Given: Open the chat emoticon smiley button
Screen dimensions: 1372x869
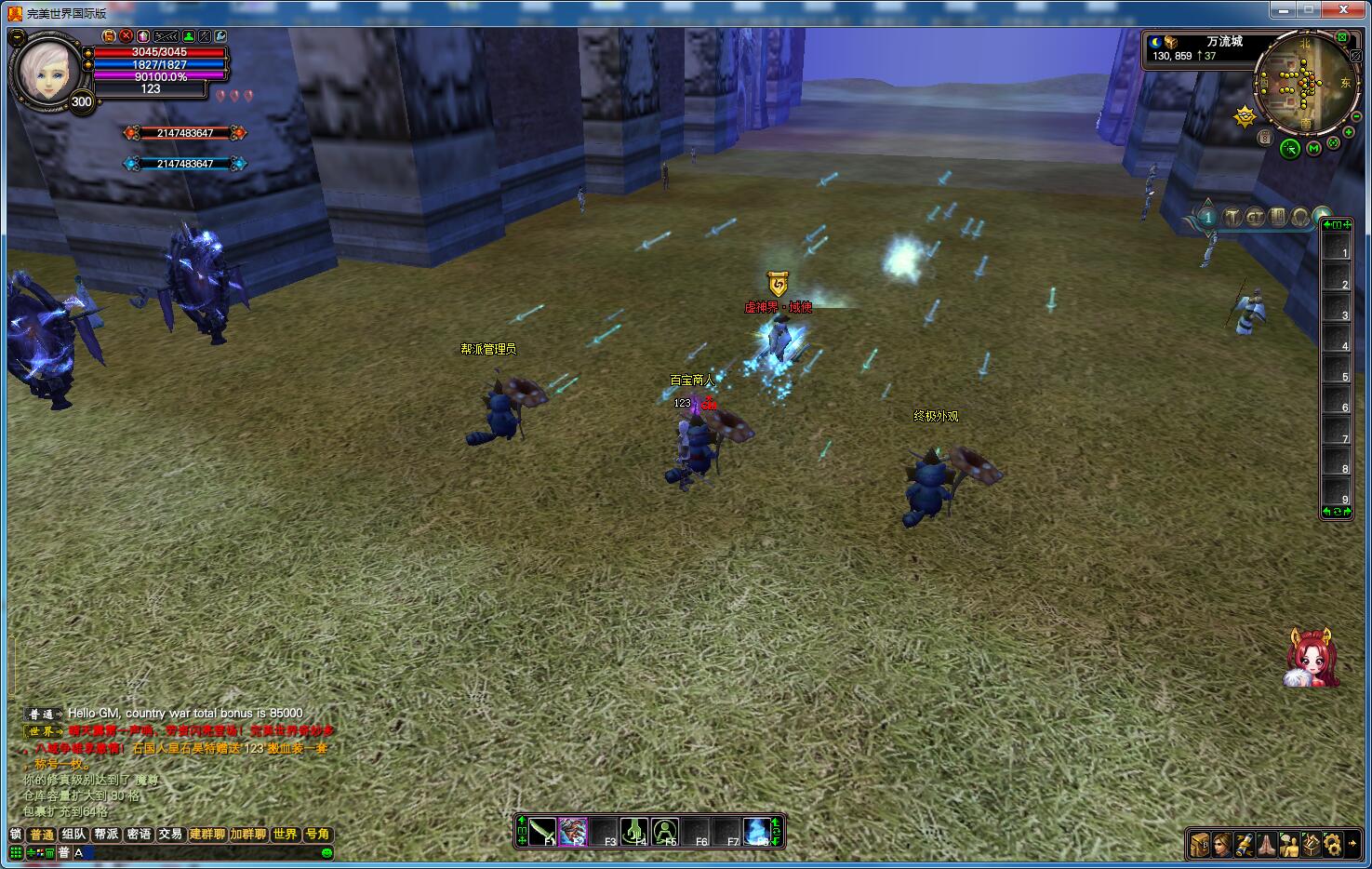Looking at the screenshot, I should pyautogui.click(x=326, y=852).
